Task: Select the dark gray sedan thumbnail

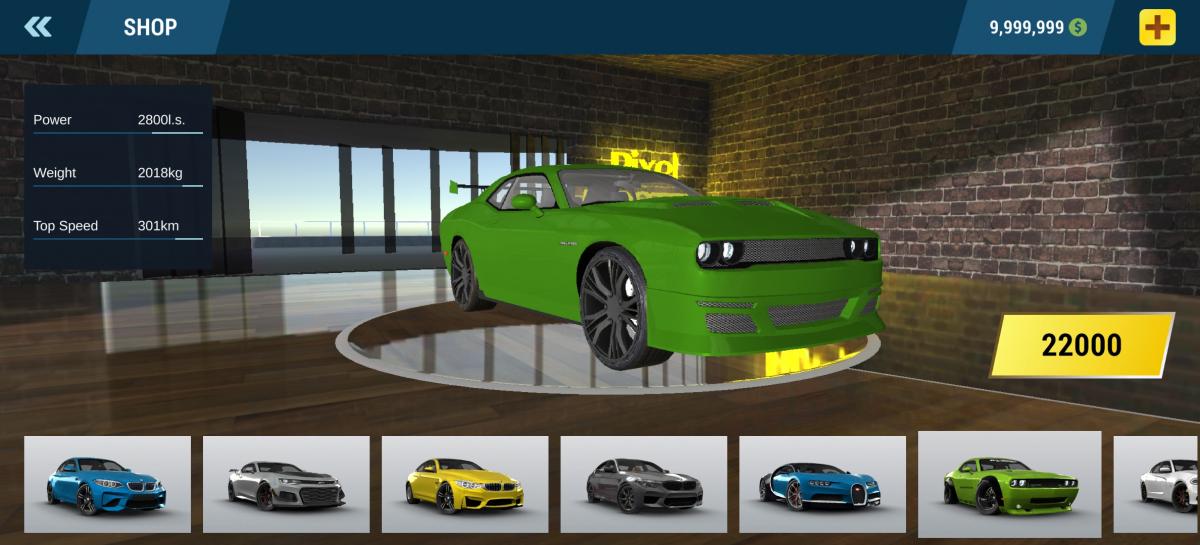Action: [643, 484]
